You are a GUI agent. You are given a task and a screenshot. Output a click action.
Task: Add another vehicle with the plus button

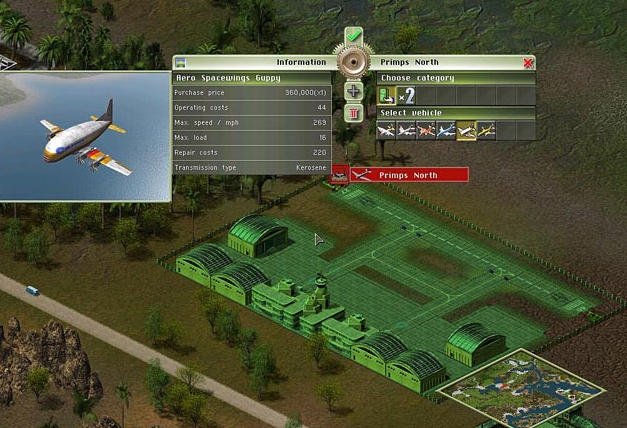[353, 91]
